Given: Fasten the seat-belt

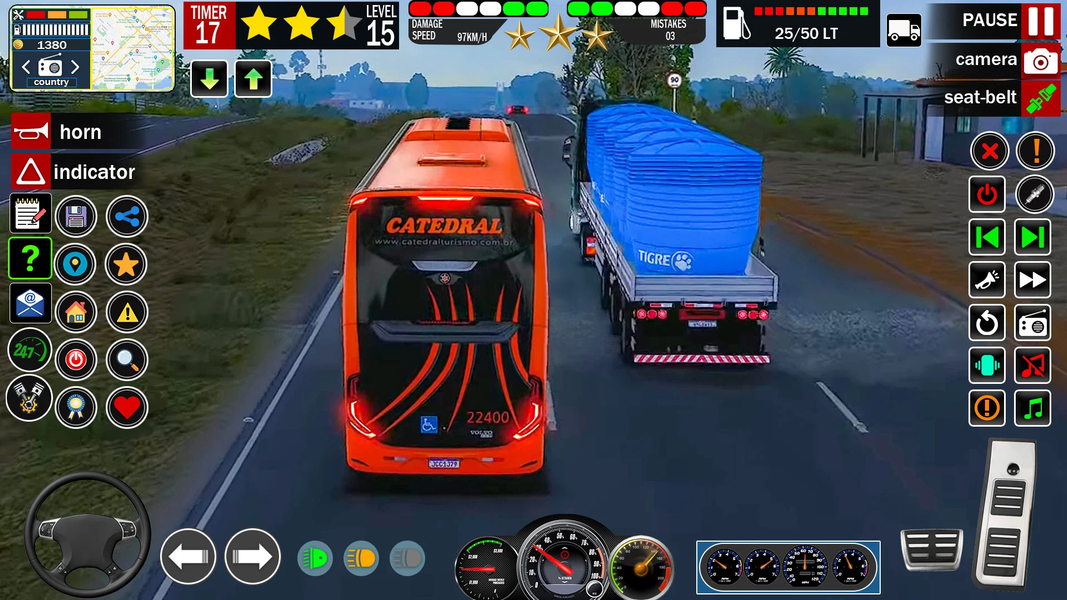Looking at the screenshot, I should click(x=1040, y=98).
